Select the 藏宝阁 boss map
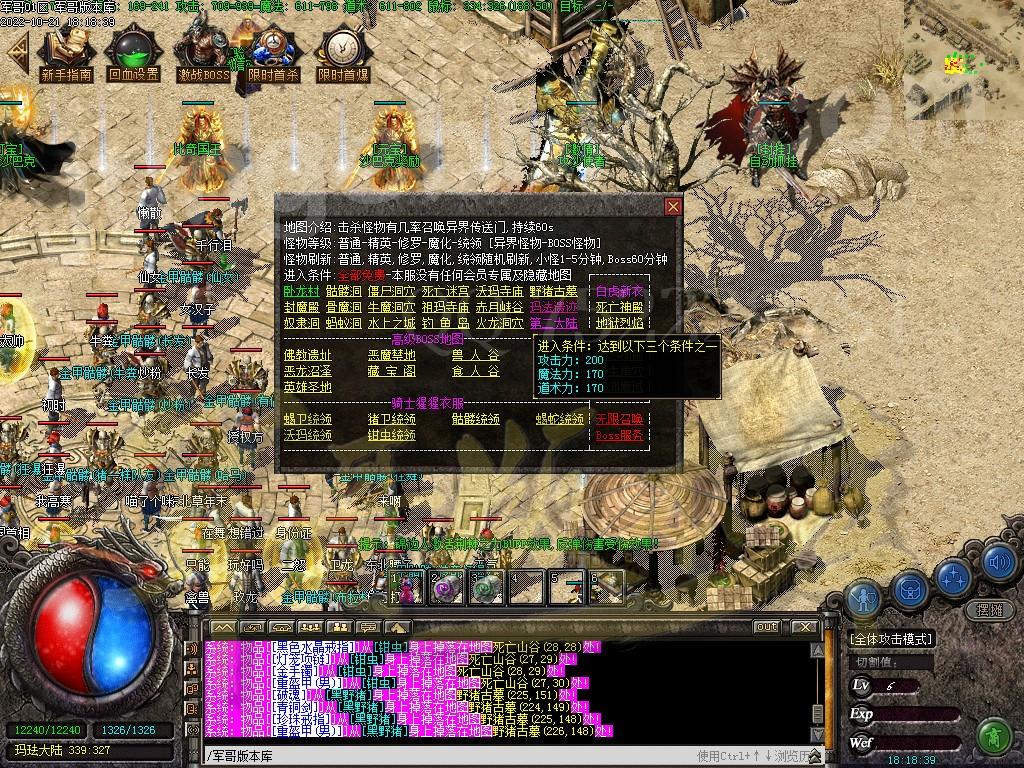1024x768 pixels. click(391, 371)
